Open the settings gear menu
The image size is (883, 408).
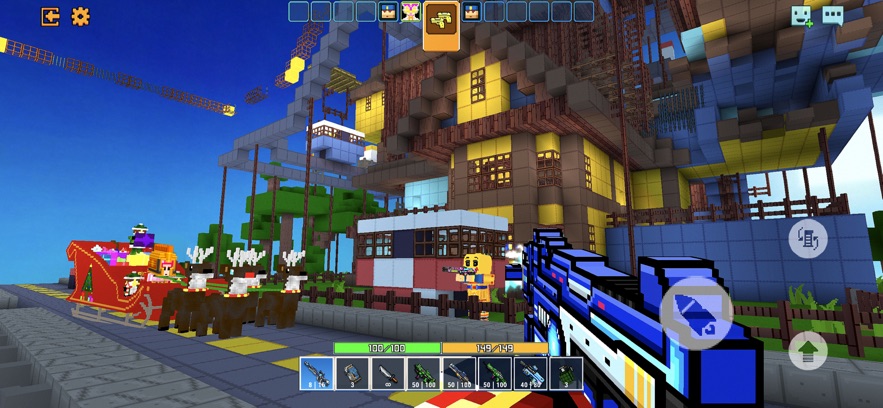tap(80, 16)
